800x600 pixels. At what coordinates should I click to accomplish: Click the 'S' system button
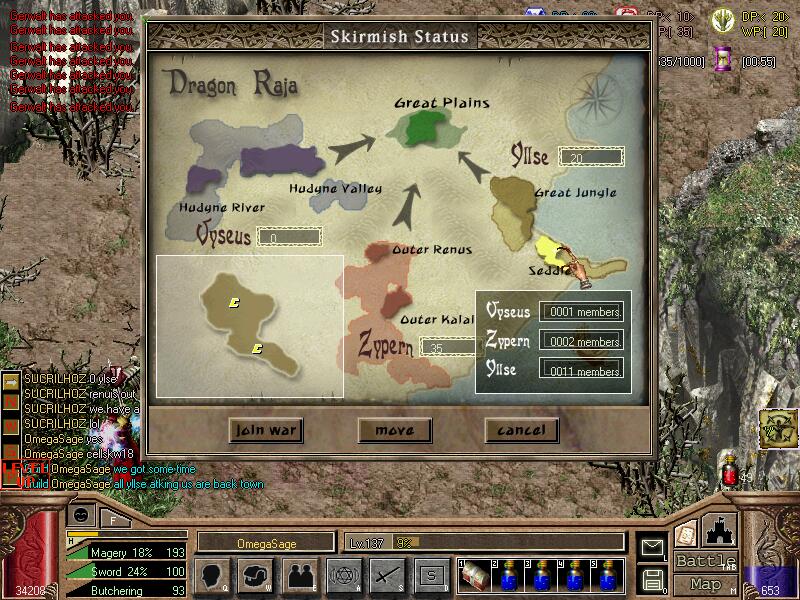click(x=431, y=575)
